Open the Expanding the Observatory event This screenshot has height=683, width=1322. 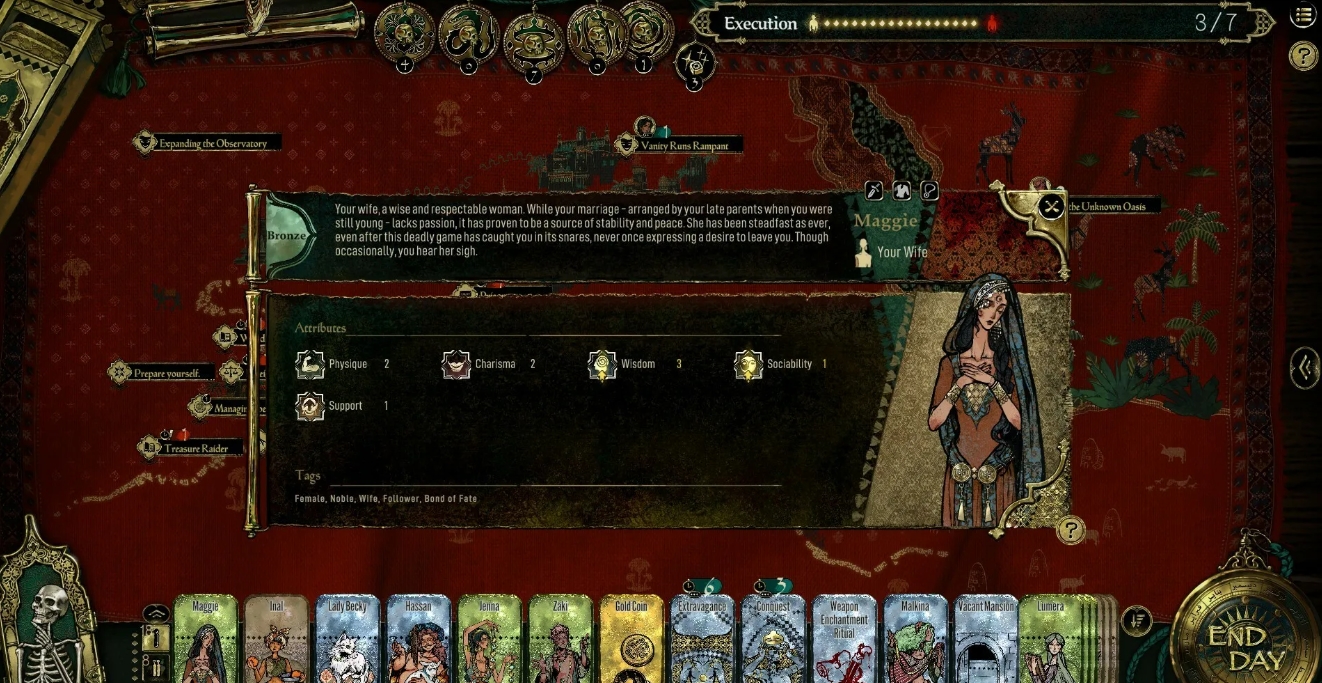point(206,144)
